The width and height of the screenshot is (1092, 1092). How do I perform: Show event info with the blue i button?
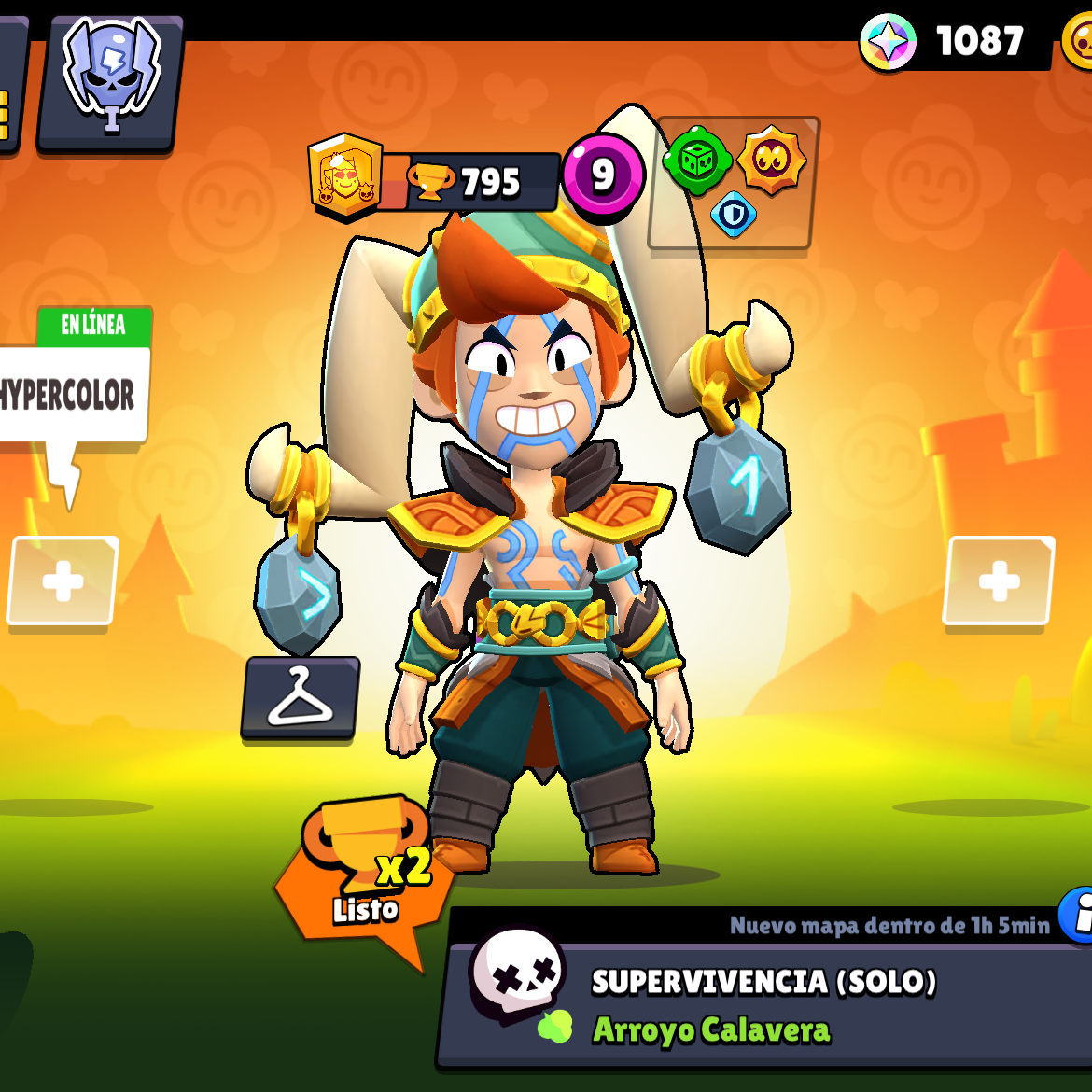click(x=1079, y=917)
